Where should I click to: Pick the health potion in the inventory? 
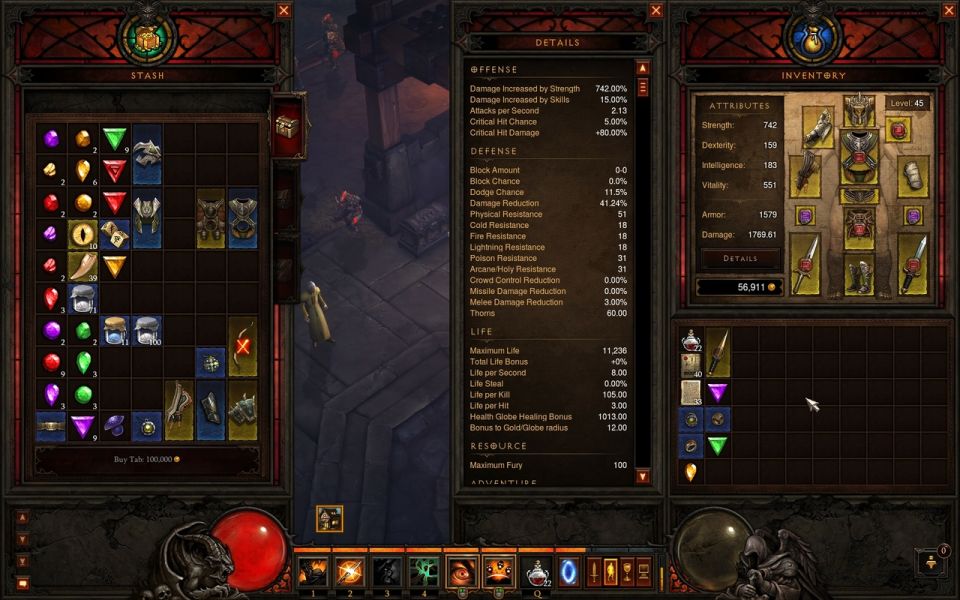[691, 340]
